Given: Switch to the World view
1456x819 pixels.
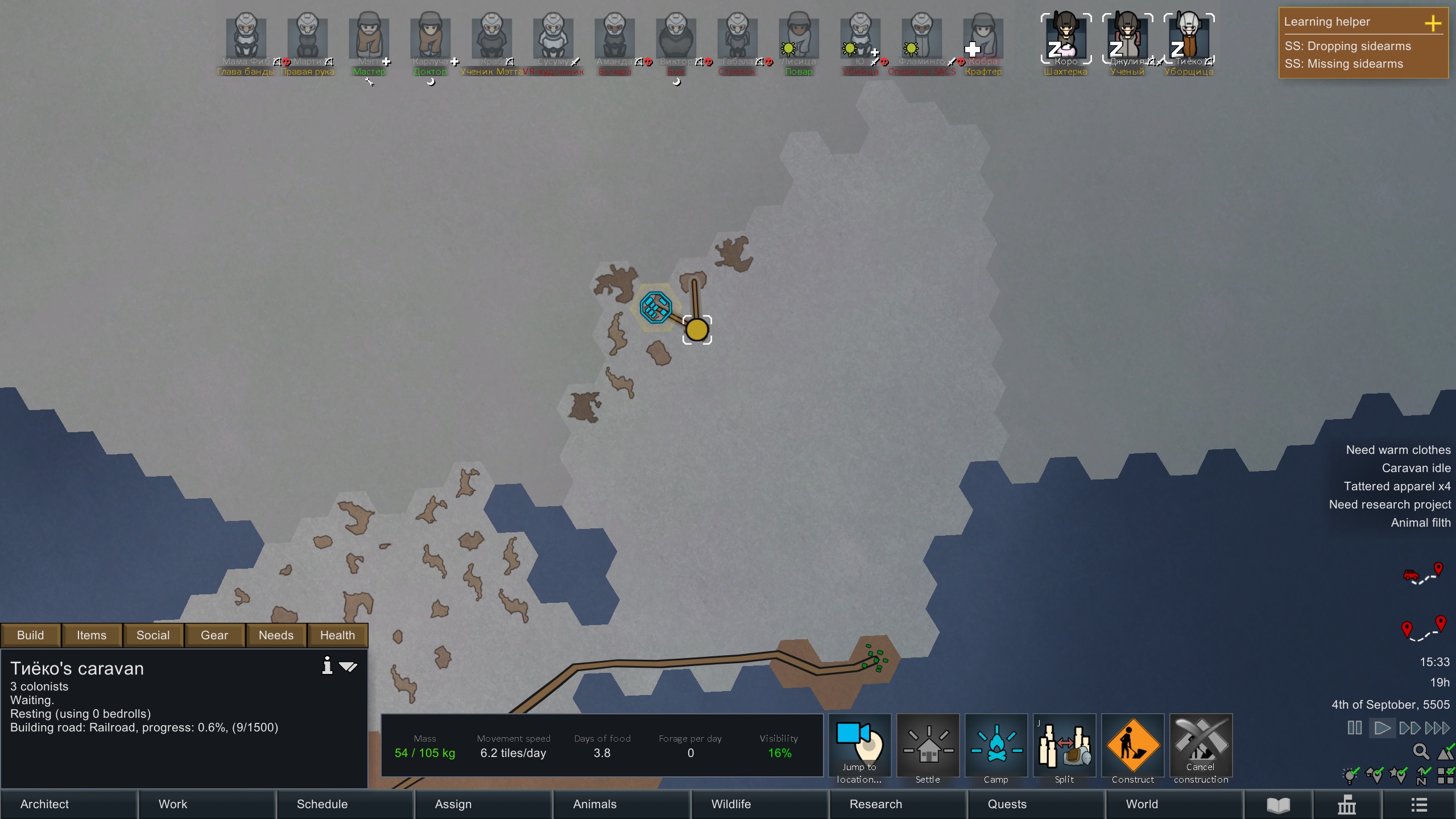Looking at the screenshot, I should (x=1174, y=804).
